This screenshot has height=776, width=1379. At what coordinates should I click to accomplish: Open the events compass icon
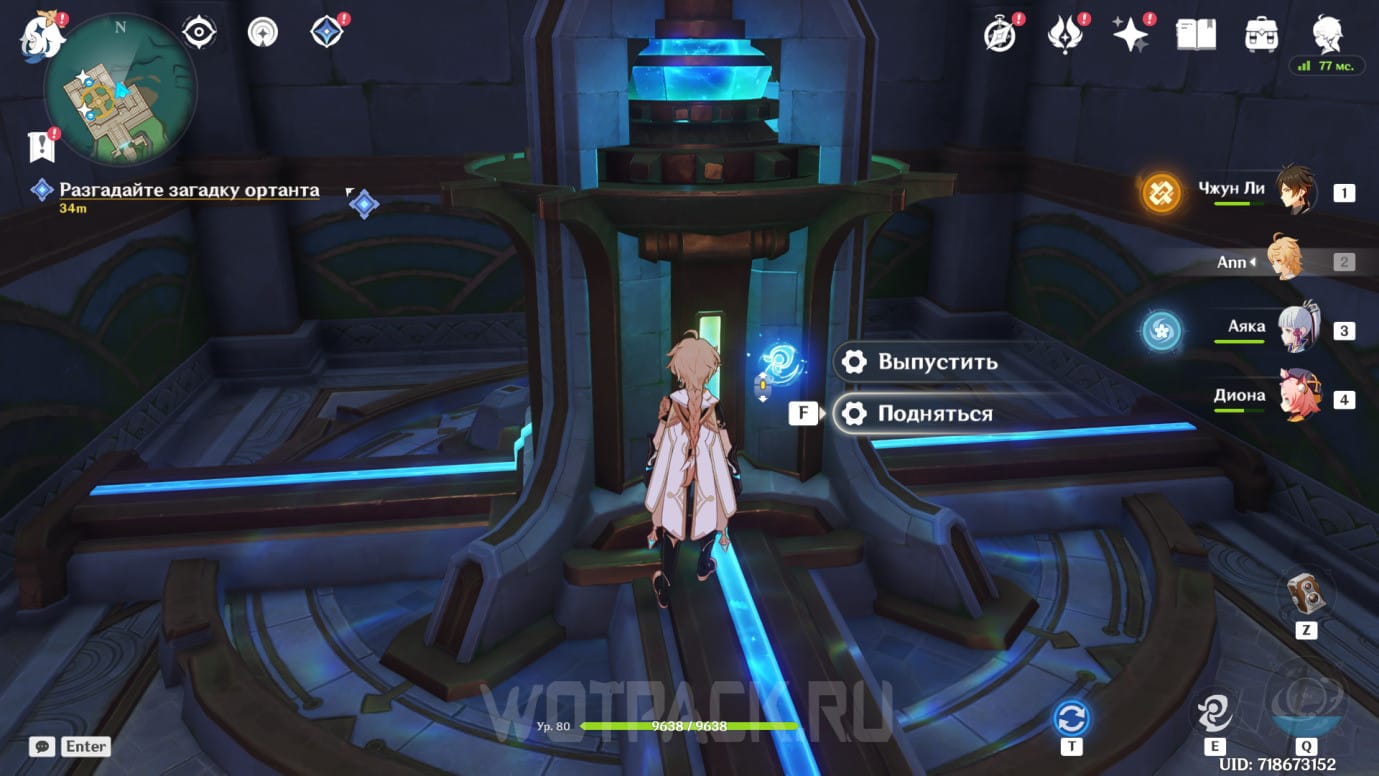coord(1000,35)
